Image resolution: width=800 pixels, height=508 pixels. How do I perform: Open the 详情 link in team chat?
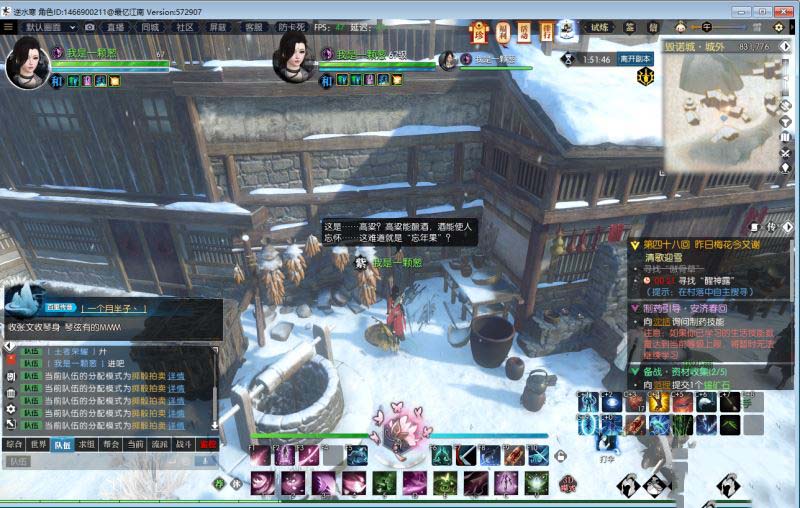click(176, 376)
